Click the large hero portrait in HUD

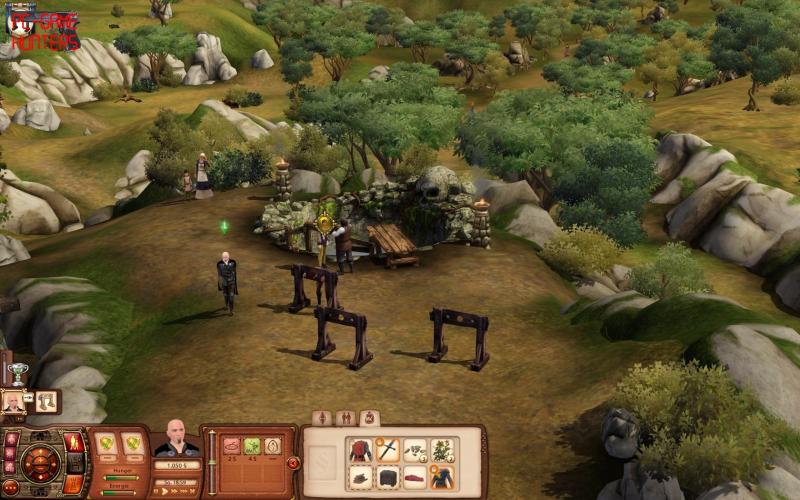click(x=177, y=437)
